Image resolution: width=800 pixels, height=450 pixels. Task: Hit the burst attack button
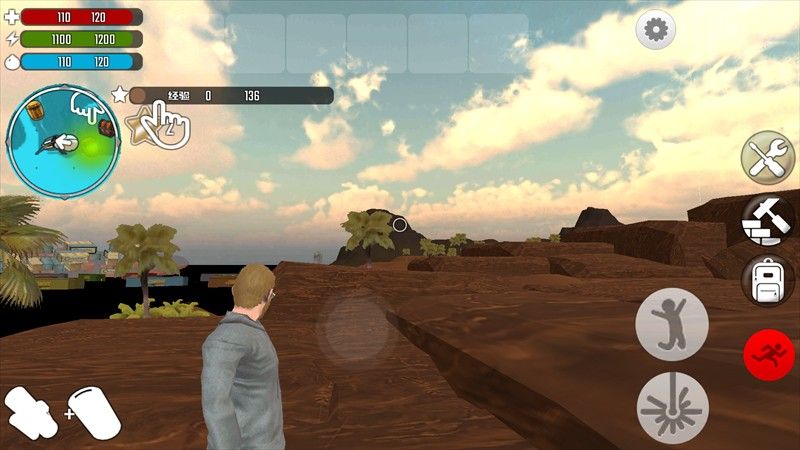coord(672,407)
